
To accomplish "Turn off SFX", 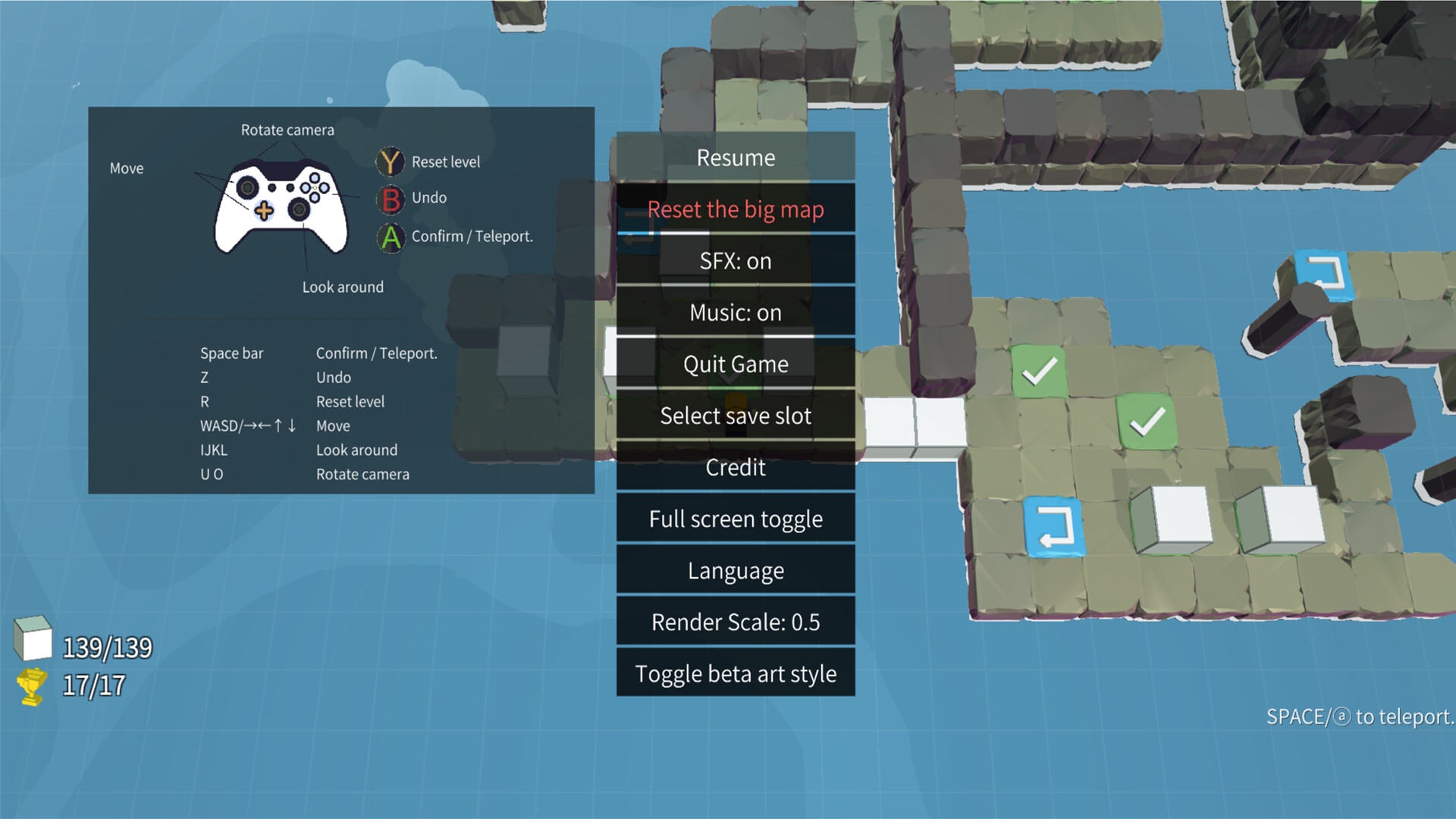I will click(x=735, y=261).
